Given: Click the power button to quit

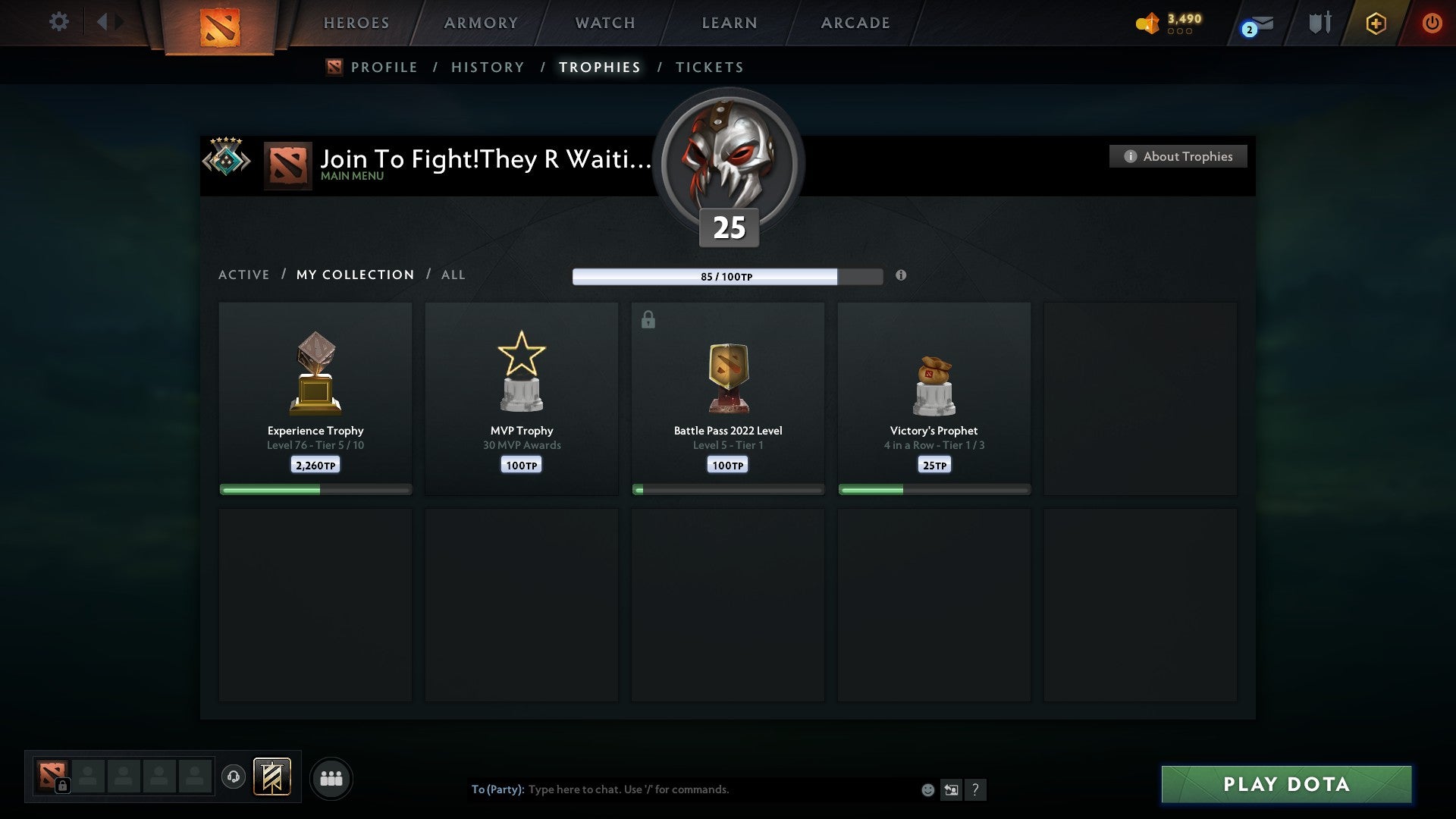Looking at the screenshot, I should [x=1433, y=23].
